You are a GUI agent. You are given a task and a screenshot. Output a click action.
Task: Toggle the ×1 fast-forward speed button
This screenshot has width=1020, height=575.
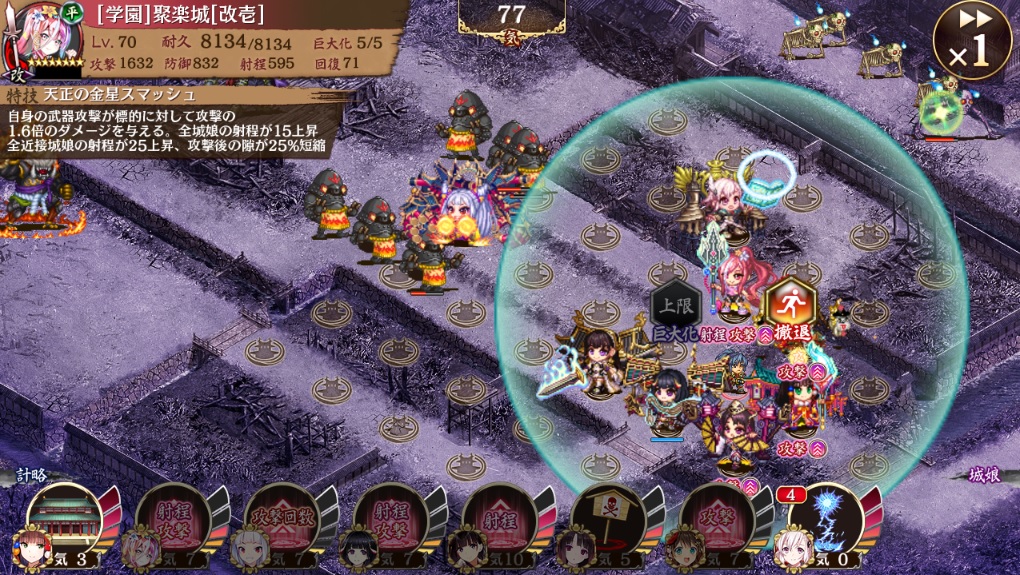coord(971,41)
